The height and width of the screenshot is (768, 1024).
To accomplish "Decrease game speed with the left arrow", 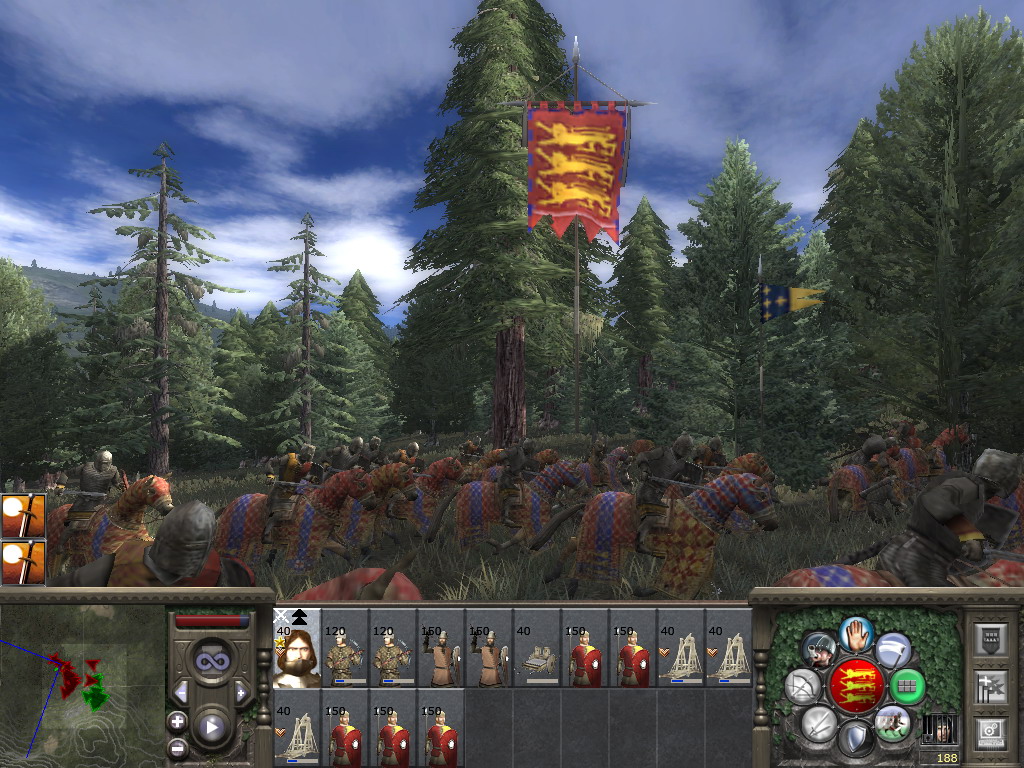I will (181, 692).
